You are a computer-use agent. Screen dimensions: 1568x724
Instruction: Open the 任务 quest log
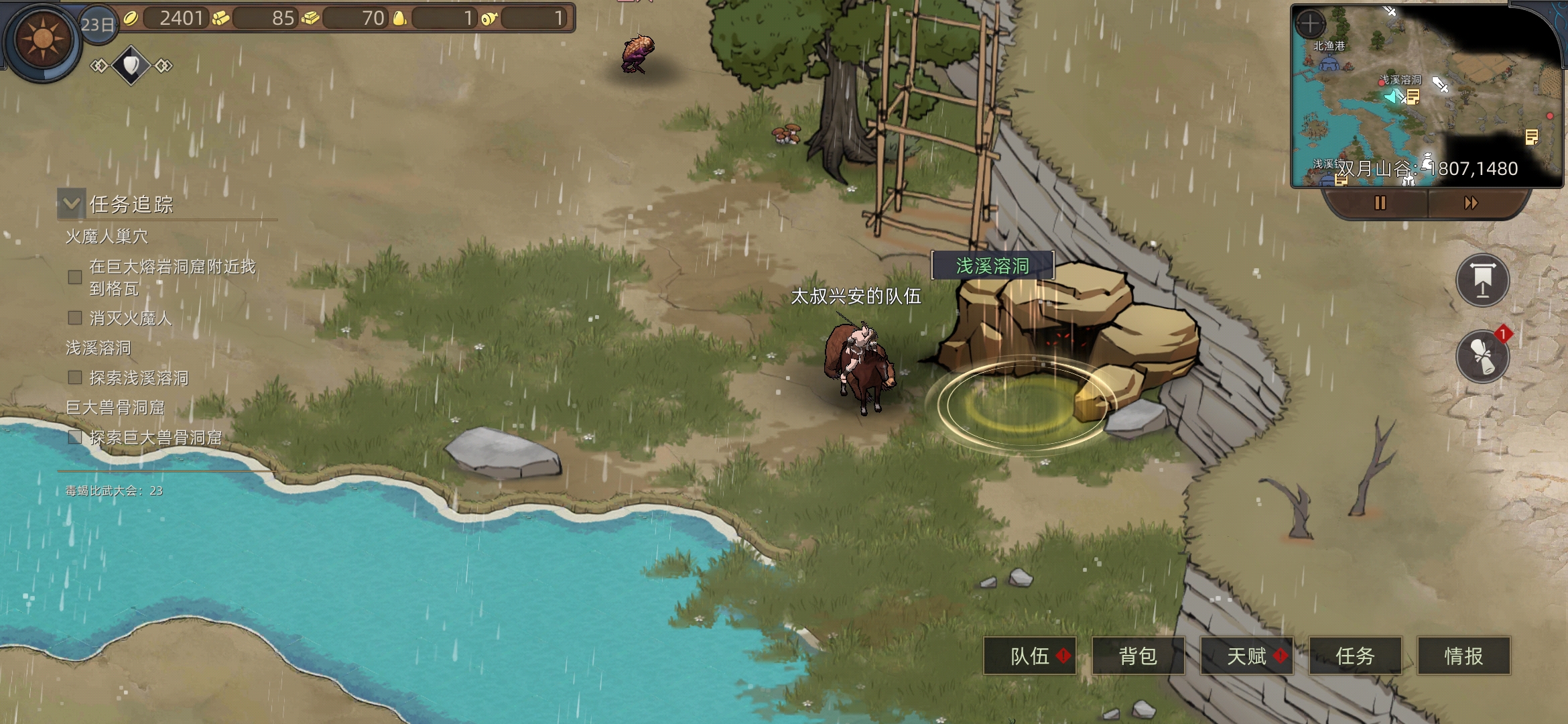[1355, 656]
